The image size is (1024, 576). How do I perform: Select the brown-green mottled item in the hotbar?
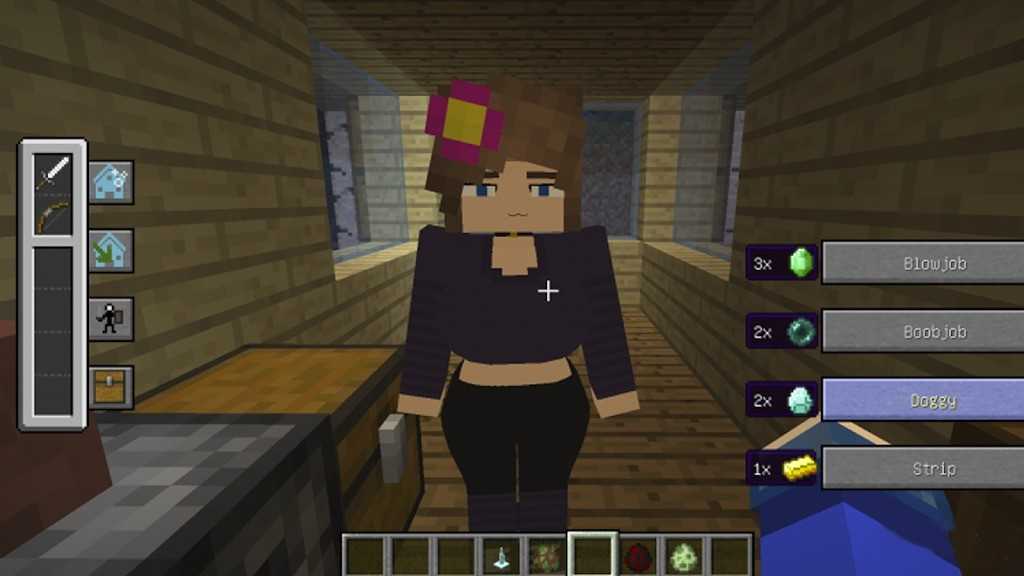pos(547,556)
